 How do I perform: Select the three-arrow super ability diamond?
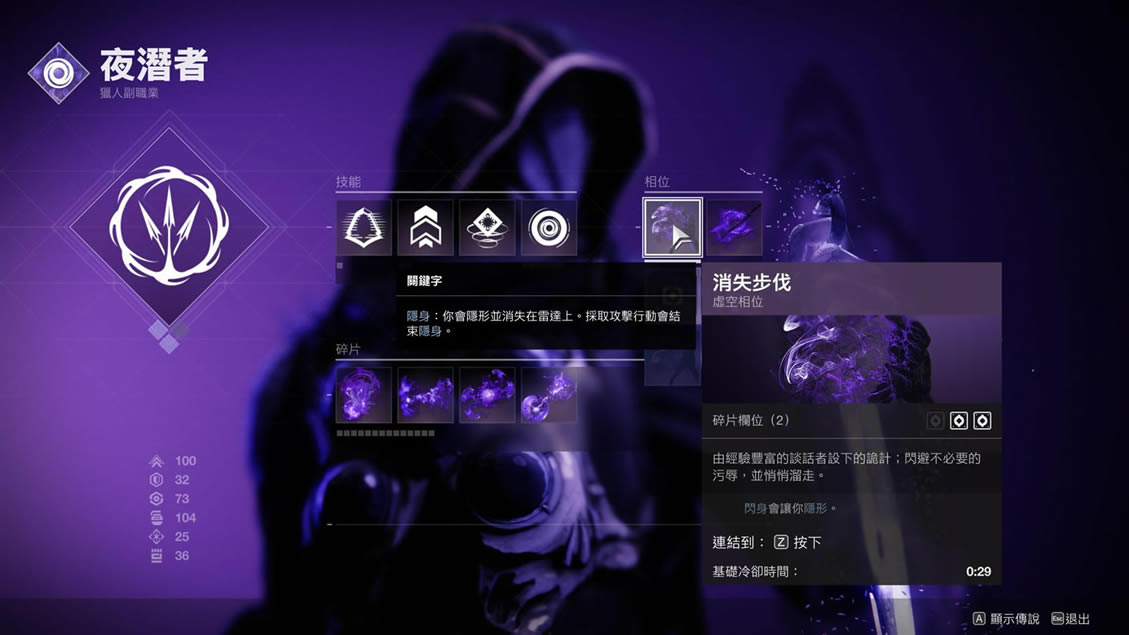(169, 228)
